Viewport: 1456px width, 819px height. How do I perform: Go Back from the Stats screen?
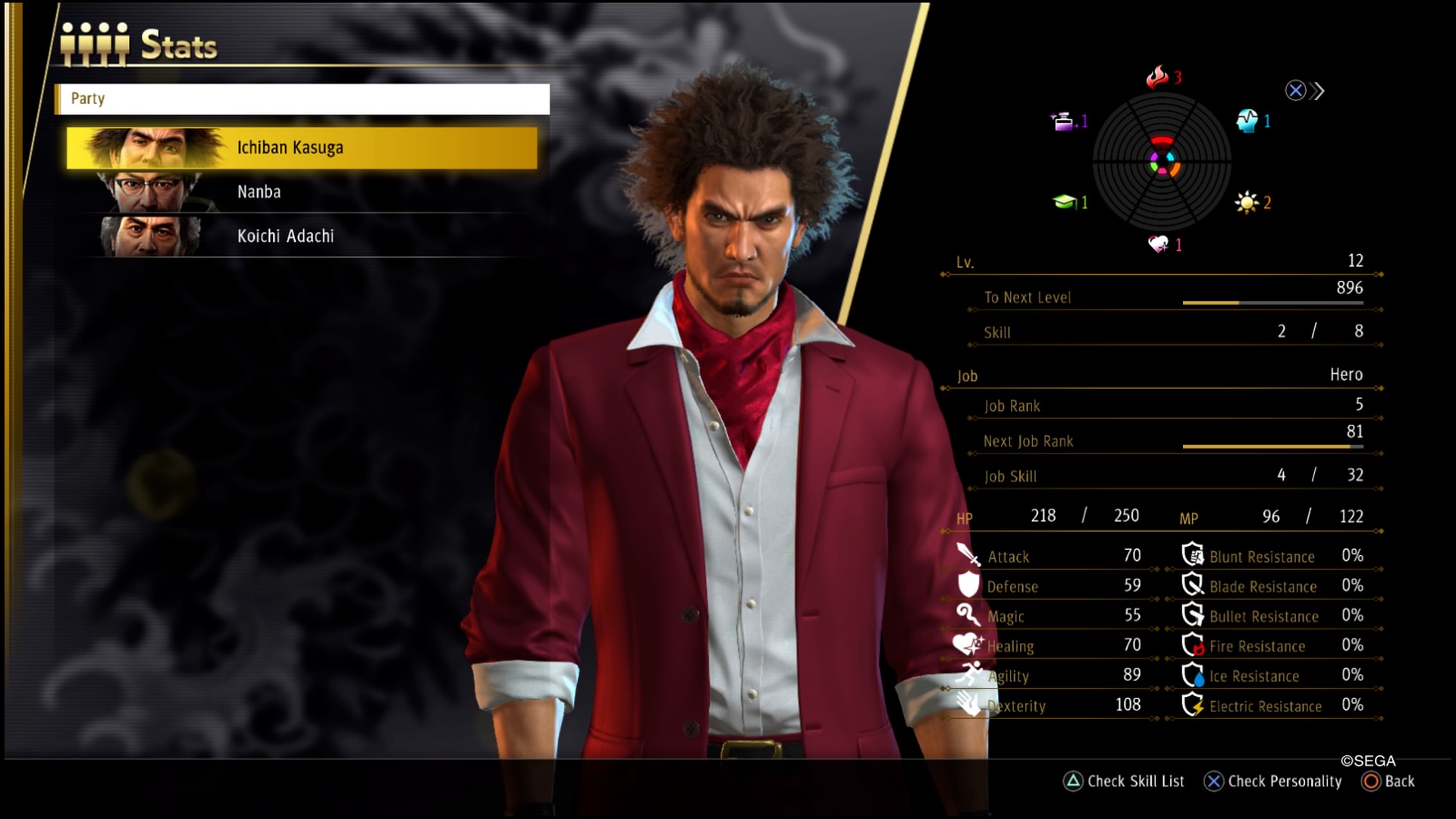[x=1389, y=781]
